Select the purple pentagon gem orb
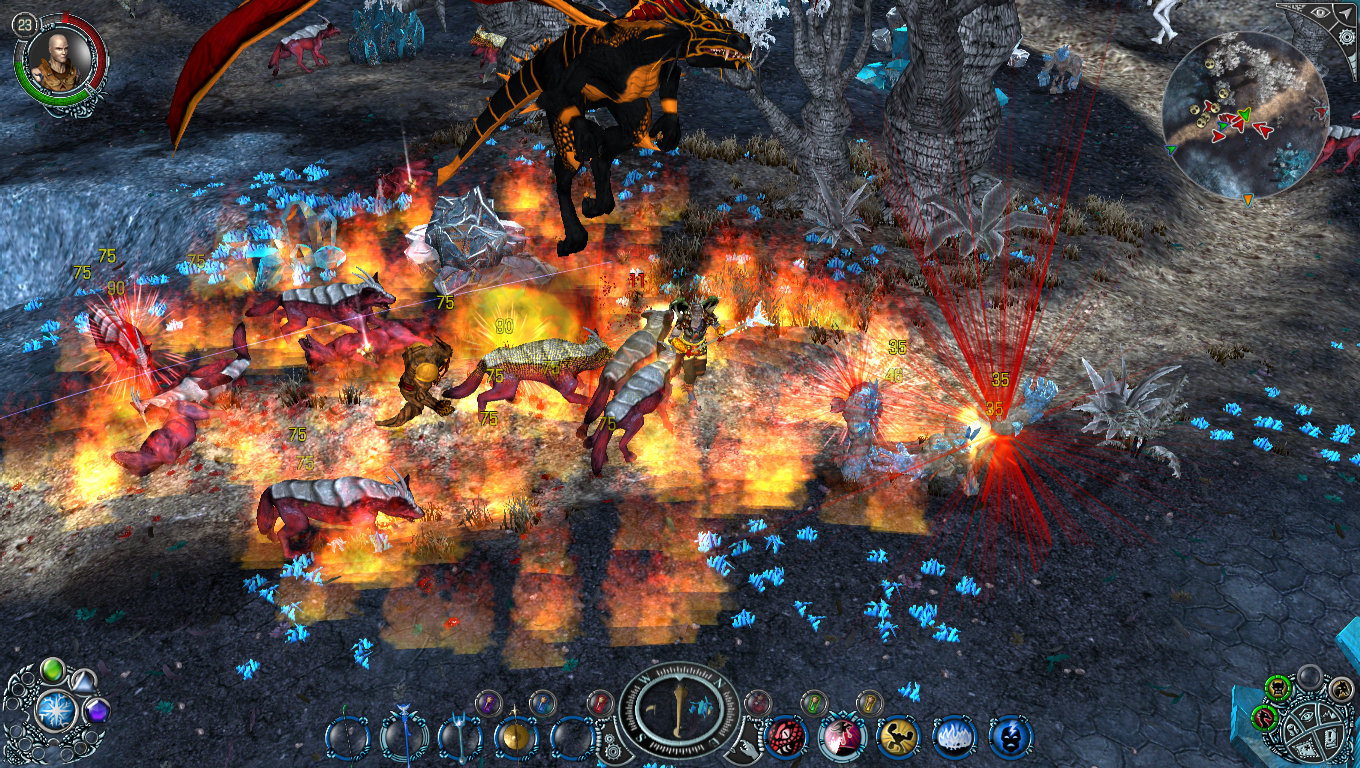This screenshot has height=768, width=1360. point(97,712)
